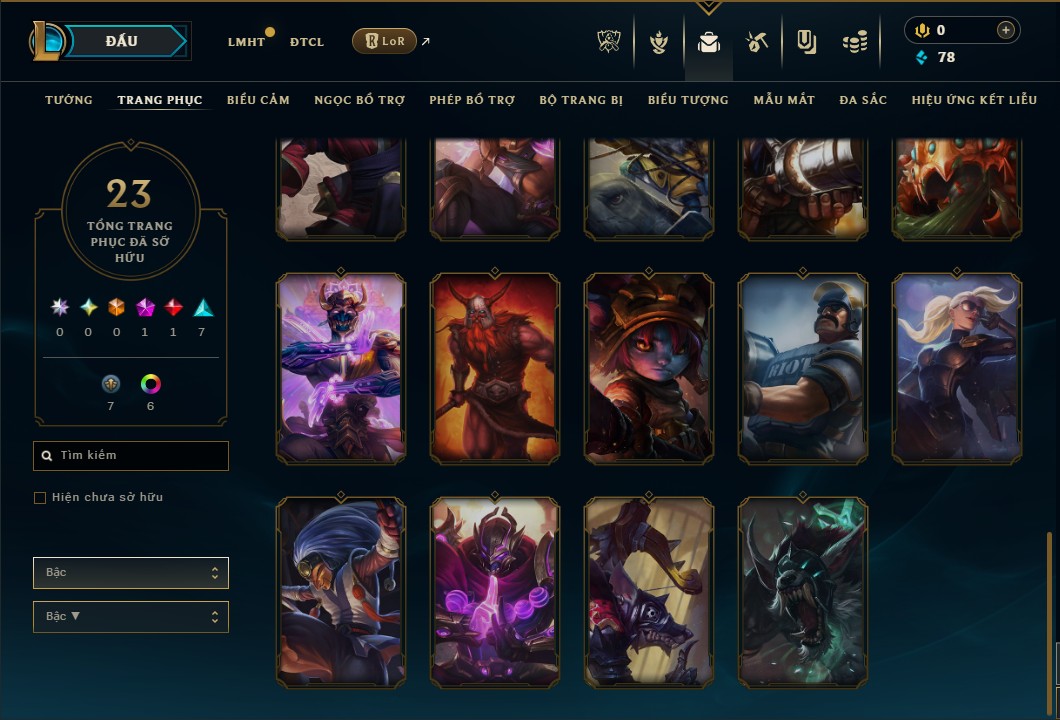Go to the NGỌC BỔ TRỢ tab
Screen dimensions: 1060x720
click(359, 100)
